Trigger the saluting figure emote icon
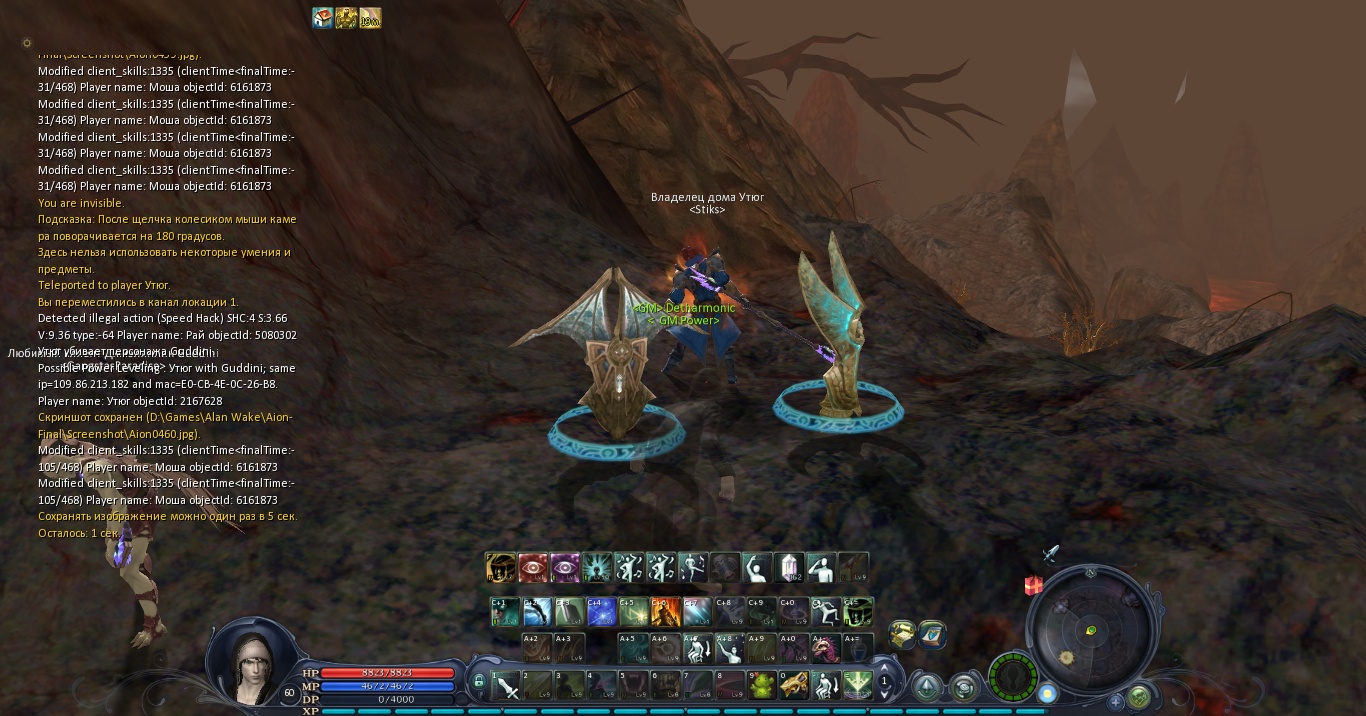Viewport: 1366px width, 716px height. [822, 568]
